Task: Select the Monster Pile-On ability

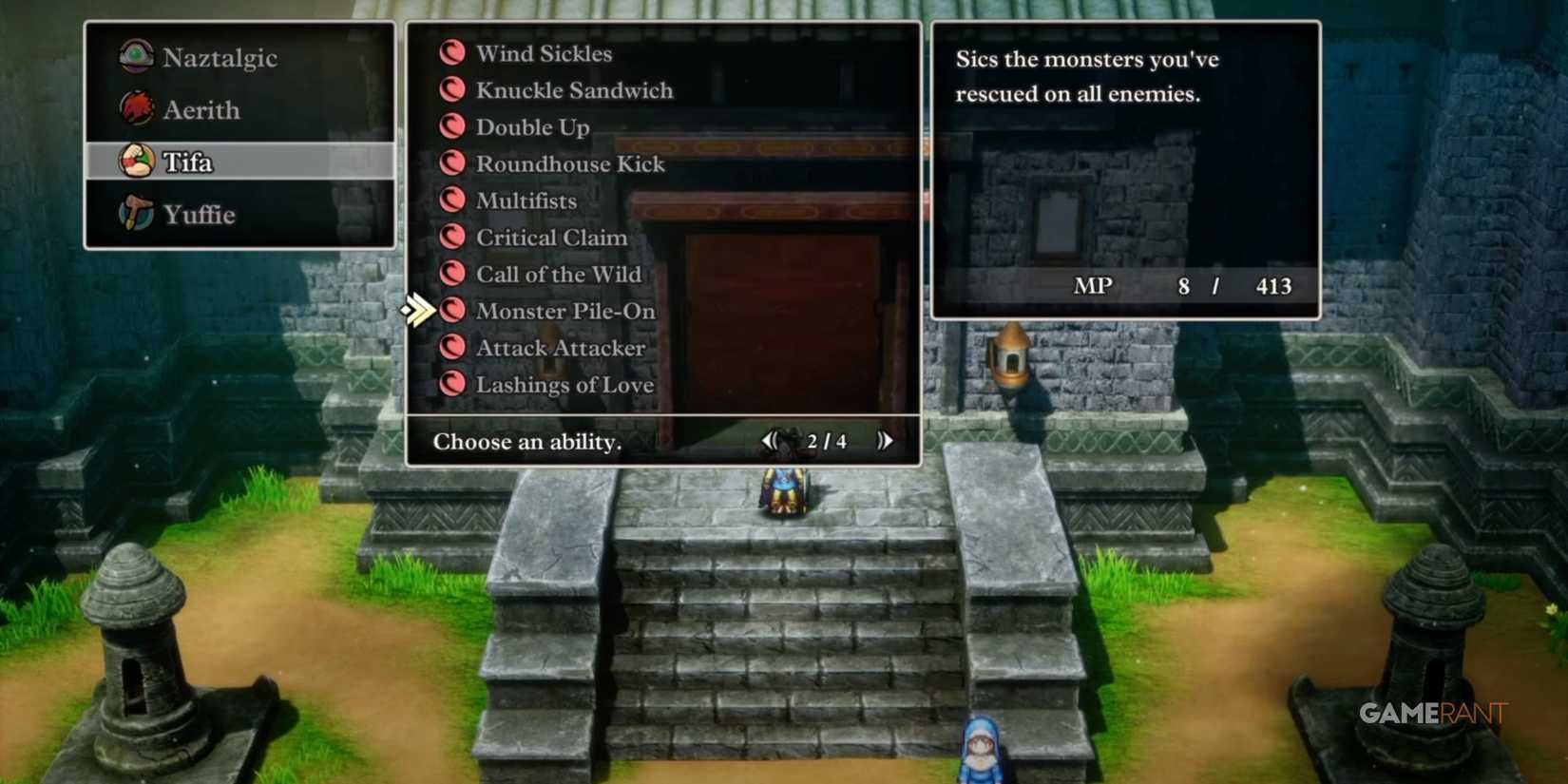Action: tap(565, 310)
